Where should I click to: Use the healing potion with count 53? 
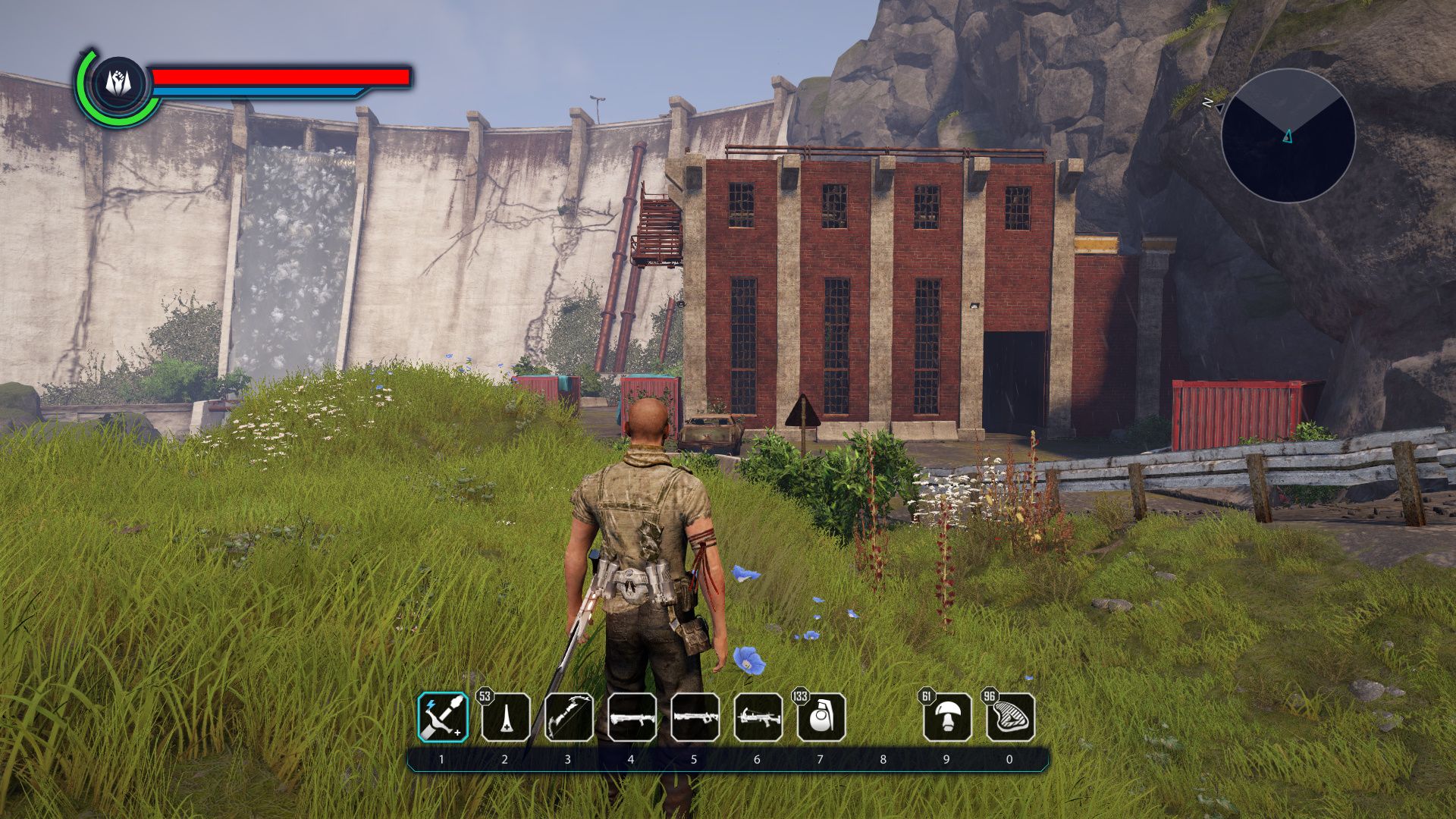[x=506, y=717]
